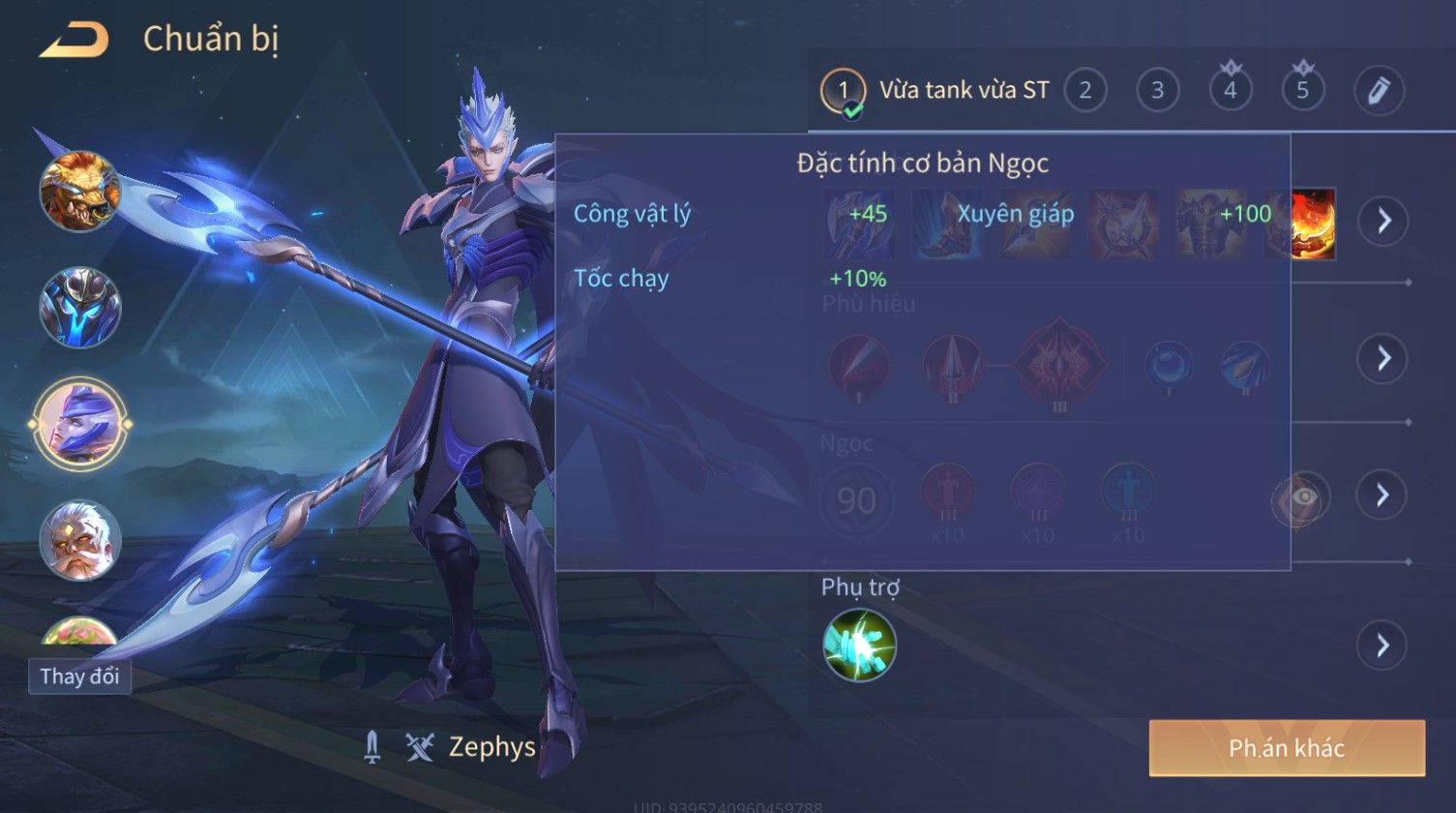Image resolution: width=1456 pixels, height=813 pixels.
Task: Go back using the arrow button
Action: point(74,41)
